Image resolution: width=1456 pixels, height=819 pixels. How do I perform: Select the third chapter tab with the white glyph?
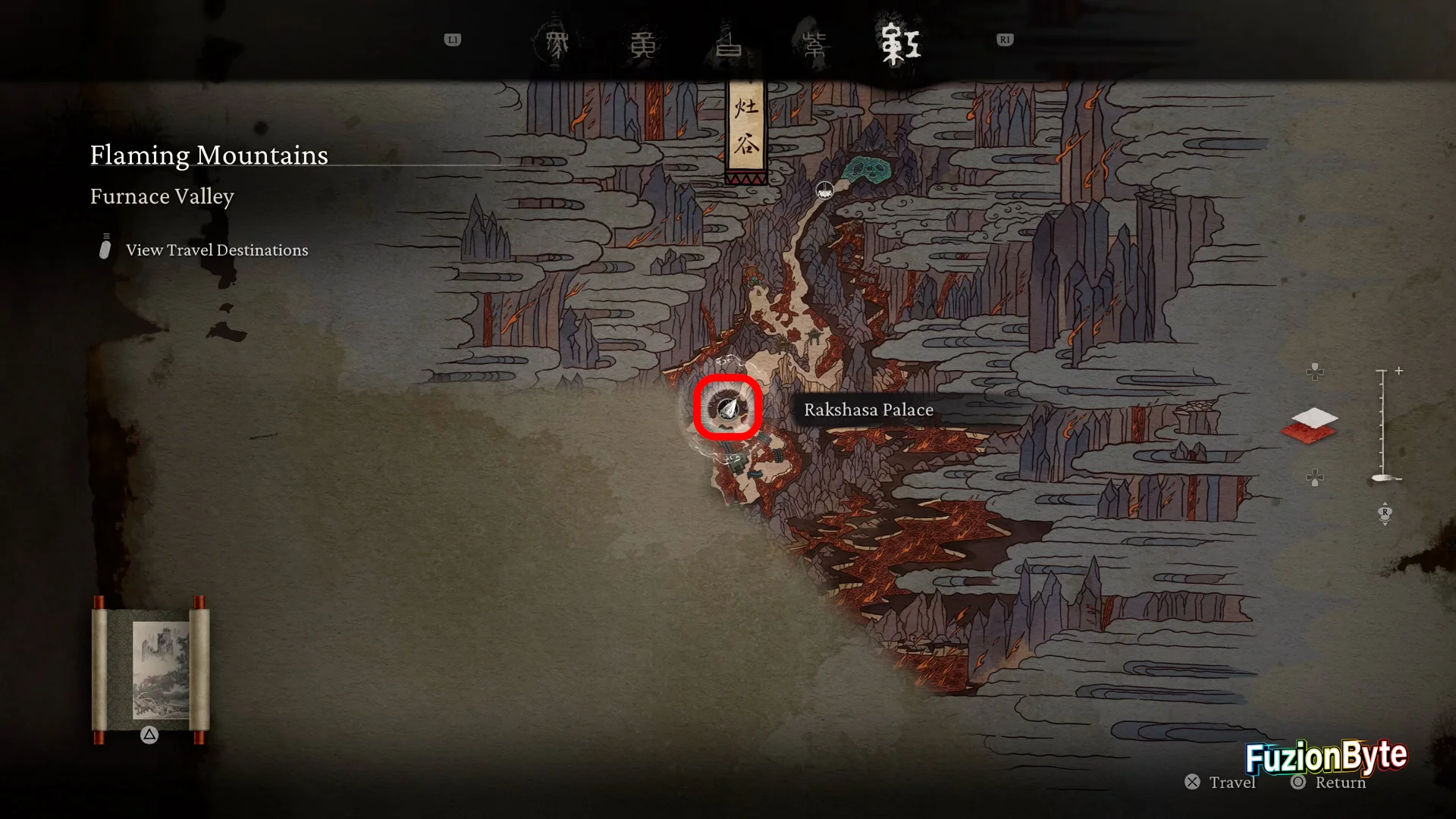click(729, 44)
